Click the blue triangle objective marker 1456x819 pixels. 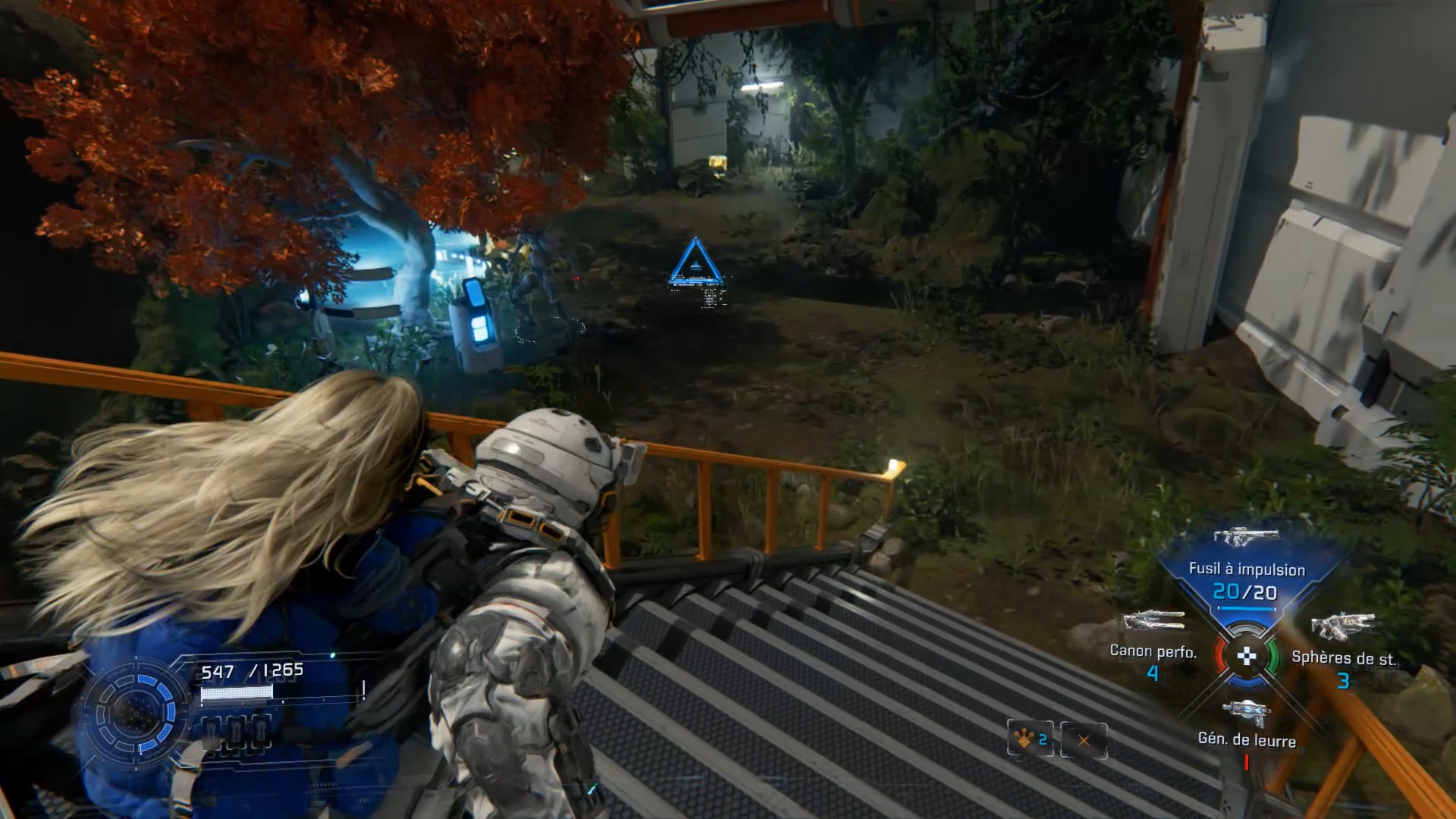pyautogui.click(x=695, y=264)
